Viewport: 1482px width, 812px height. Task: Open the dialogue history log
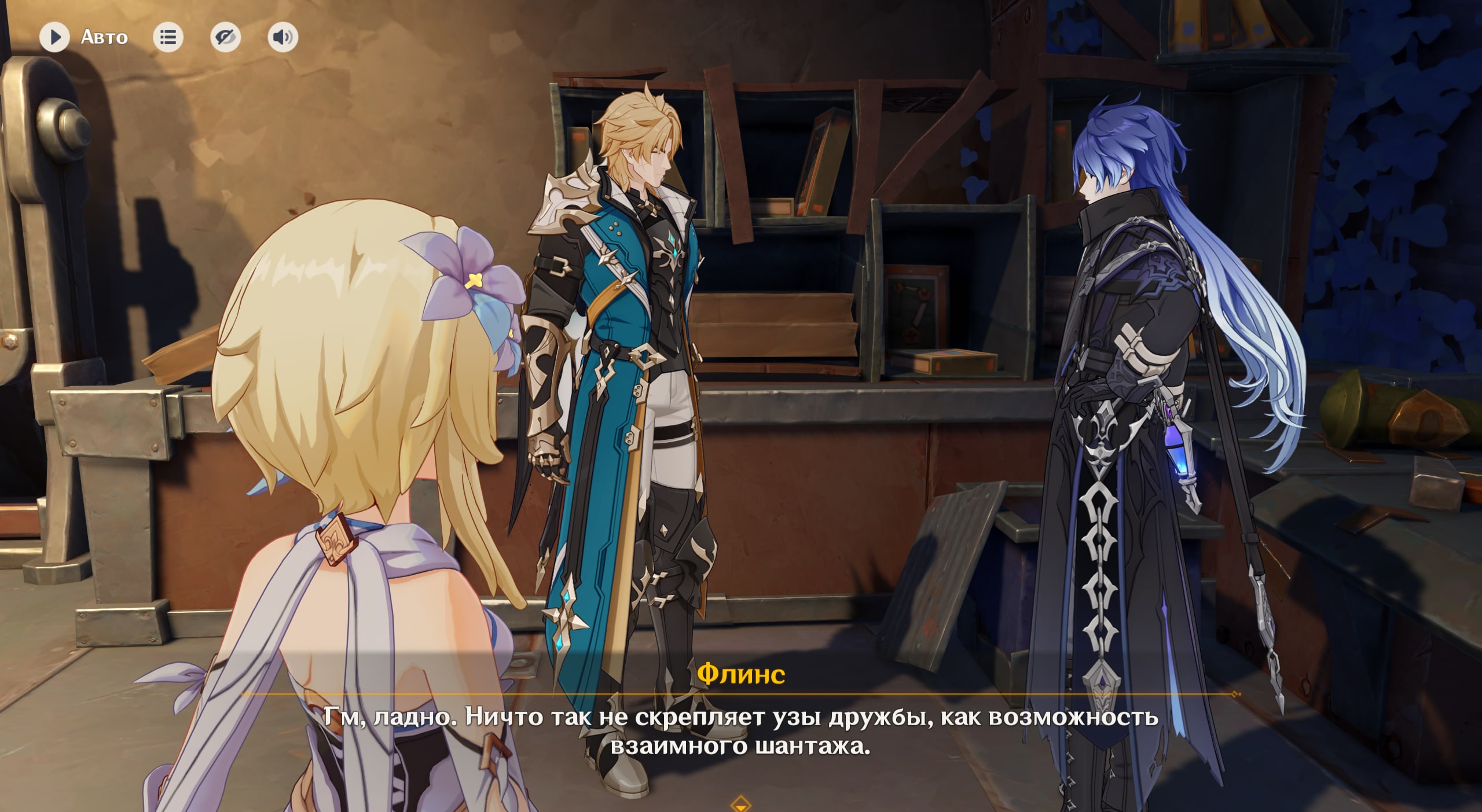(168, 38)
